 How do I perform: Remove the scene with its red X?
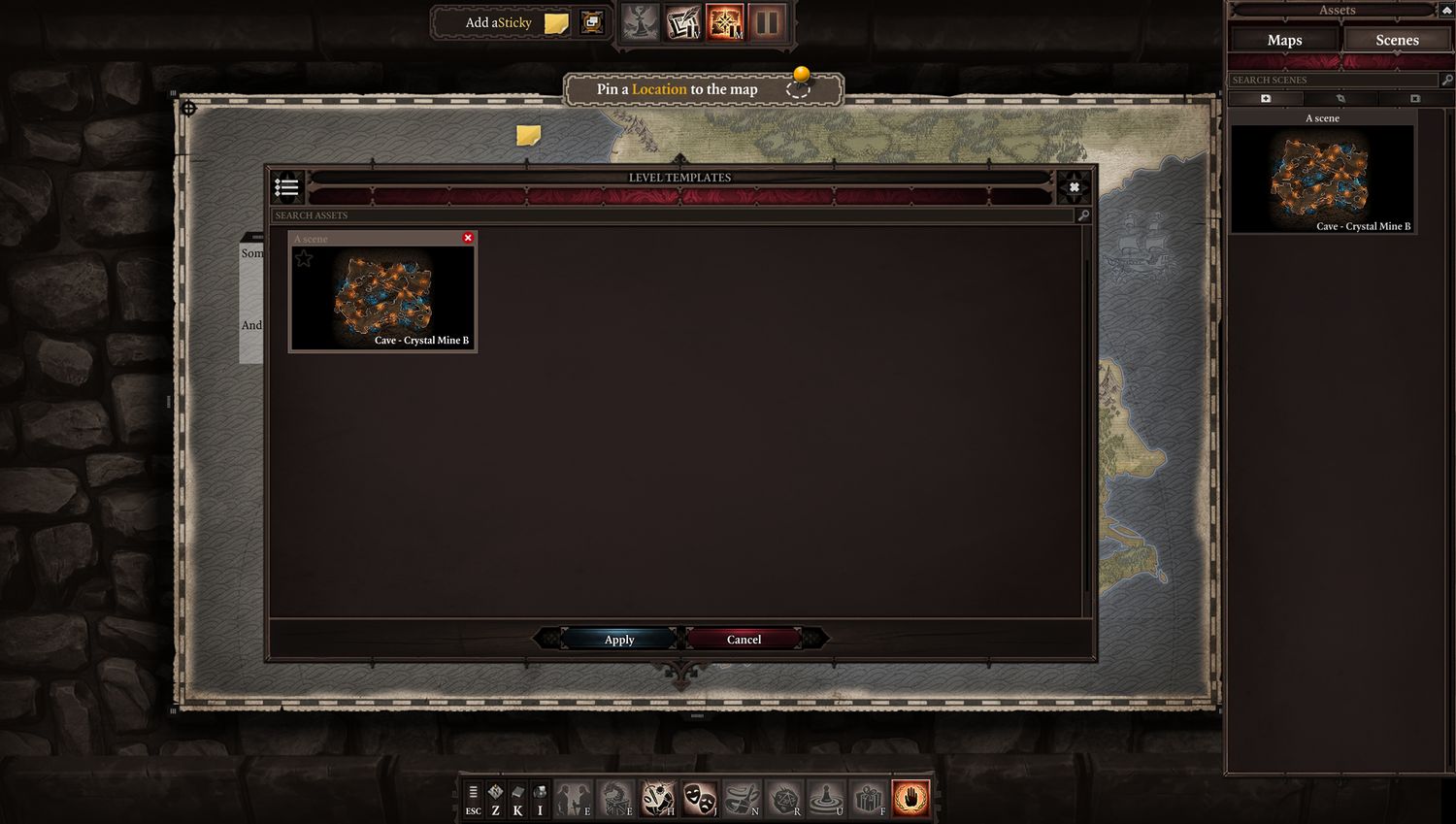click(x=468, y=238)
